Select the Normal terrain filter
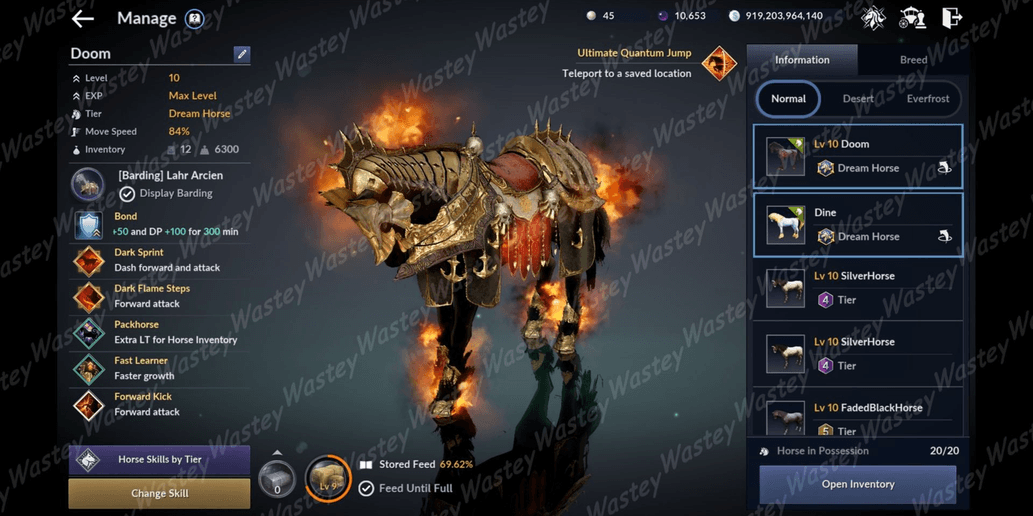This screenshot has width=1033, height=516. point(788,99)
